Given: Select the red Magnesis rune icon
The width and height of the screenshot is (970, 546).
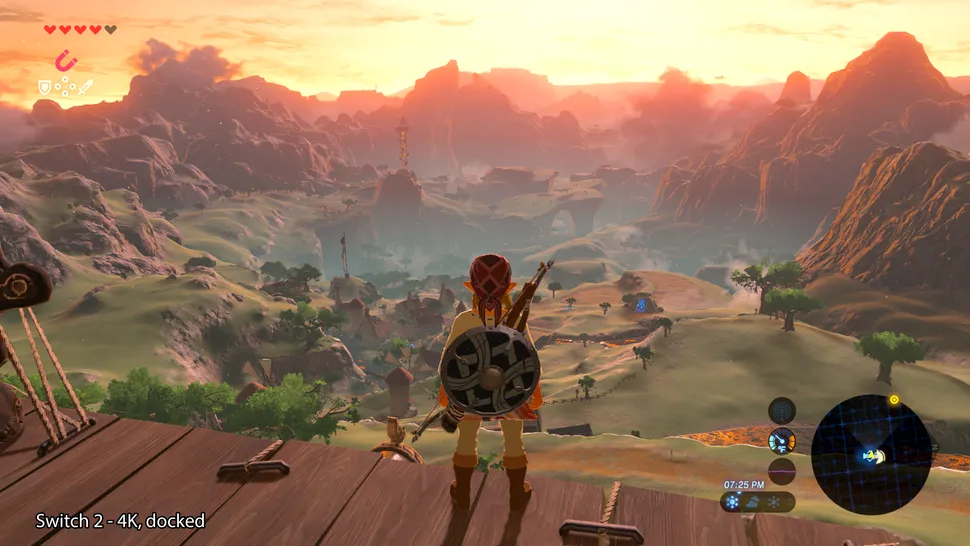Looking at the screenshot, I should click(66, 60).
